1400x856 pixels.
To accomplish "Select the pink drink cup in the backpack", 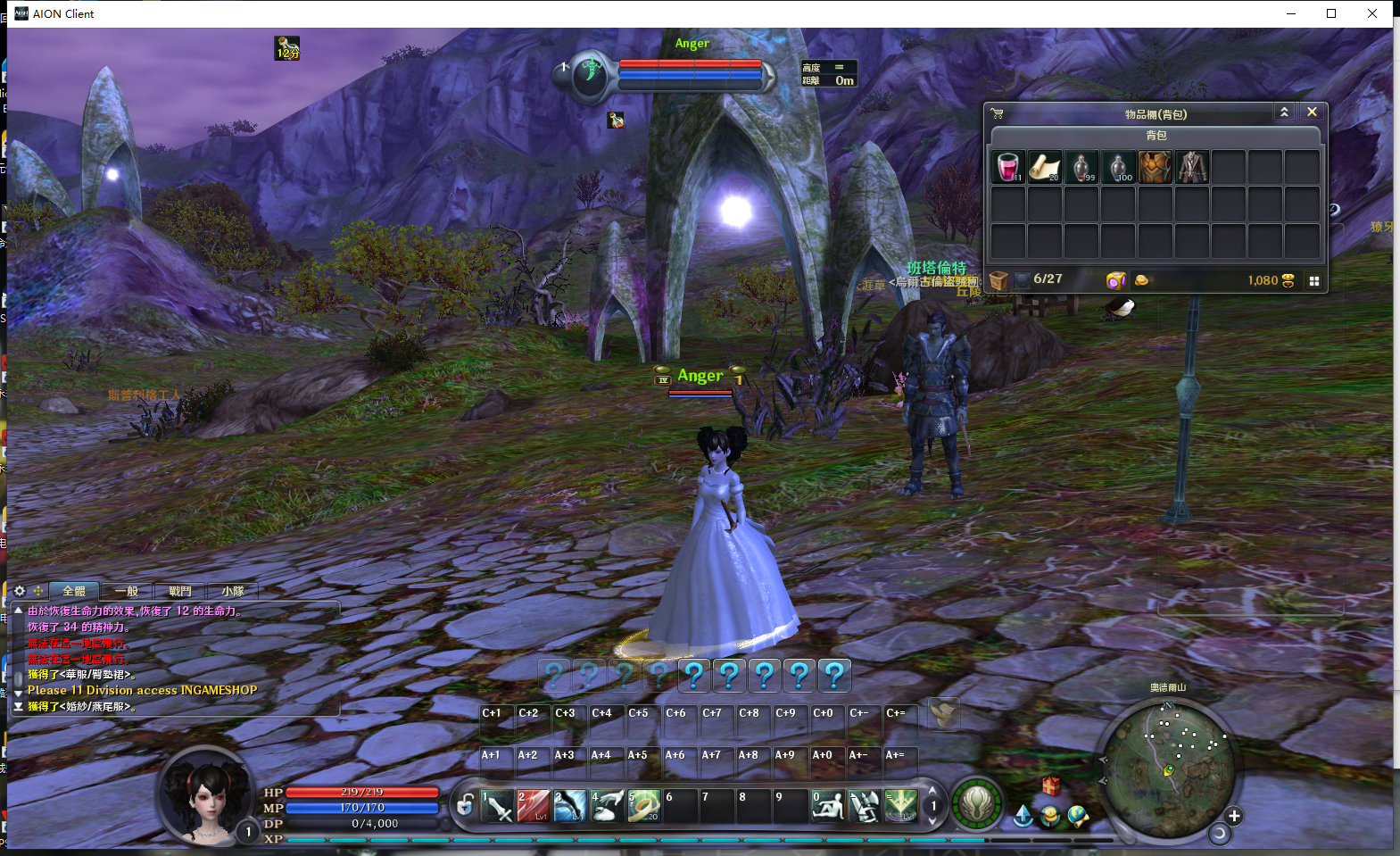I will pyautogui.click(x=1008, y=167).
